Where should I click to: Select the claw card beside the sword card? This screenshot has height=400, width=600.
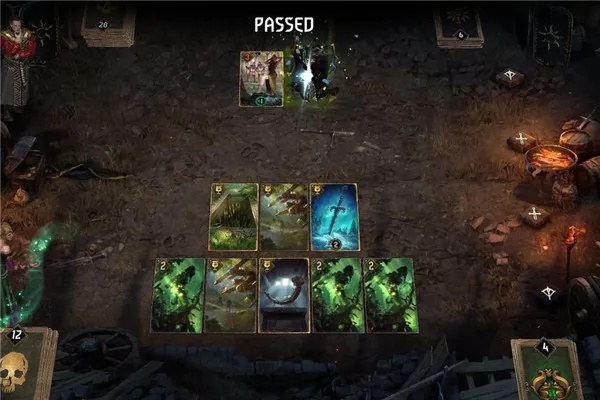284,216
